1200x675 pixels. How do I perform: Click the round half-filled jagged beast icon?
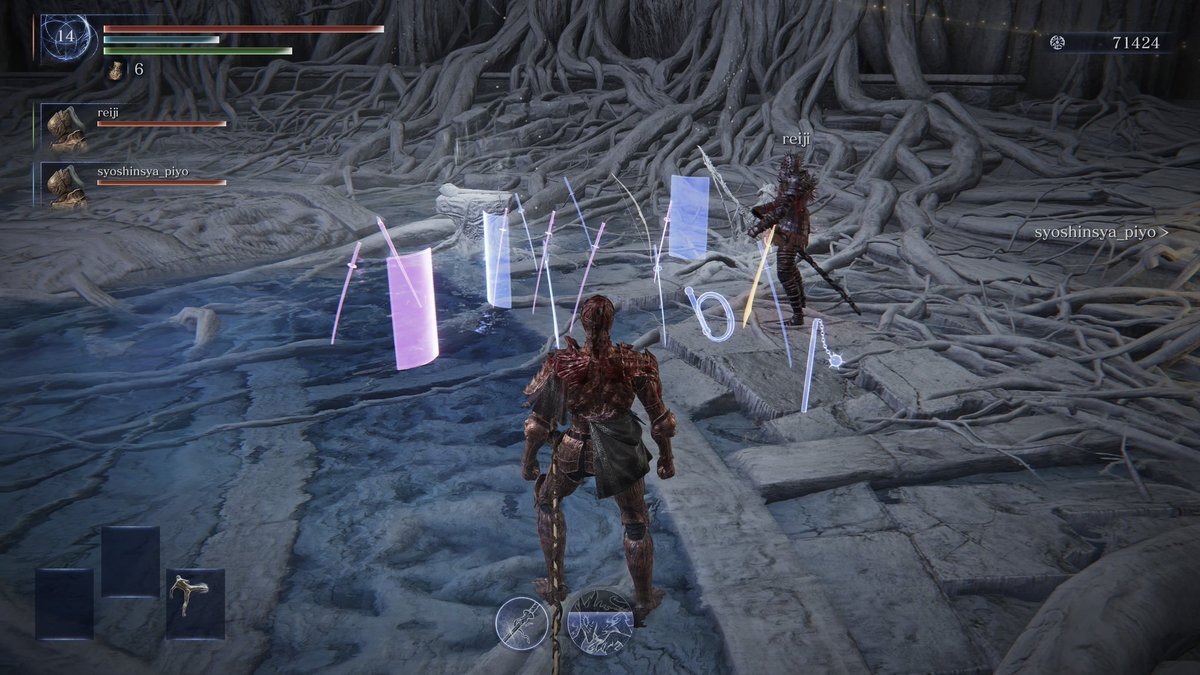click(x=600, y=621)
